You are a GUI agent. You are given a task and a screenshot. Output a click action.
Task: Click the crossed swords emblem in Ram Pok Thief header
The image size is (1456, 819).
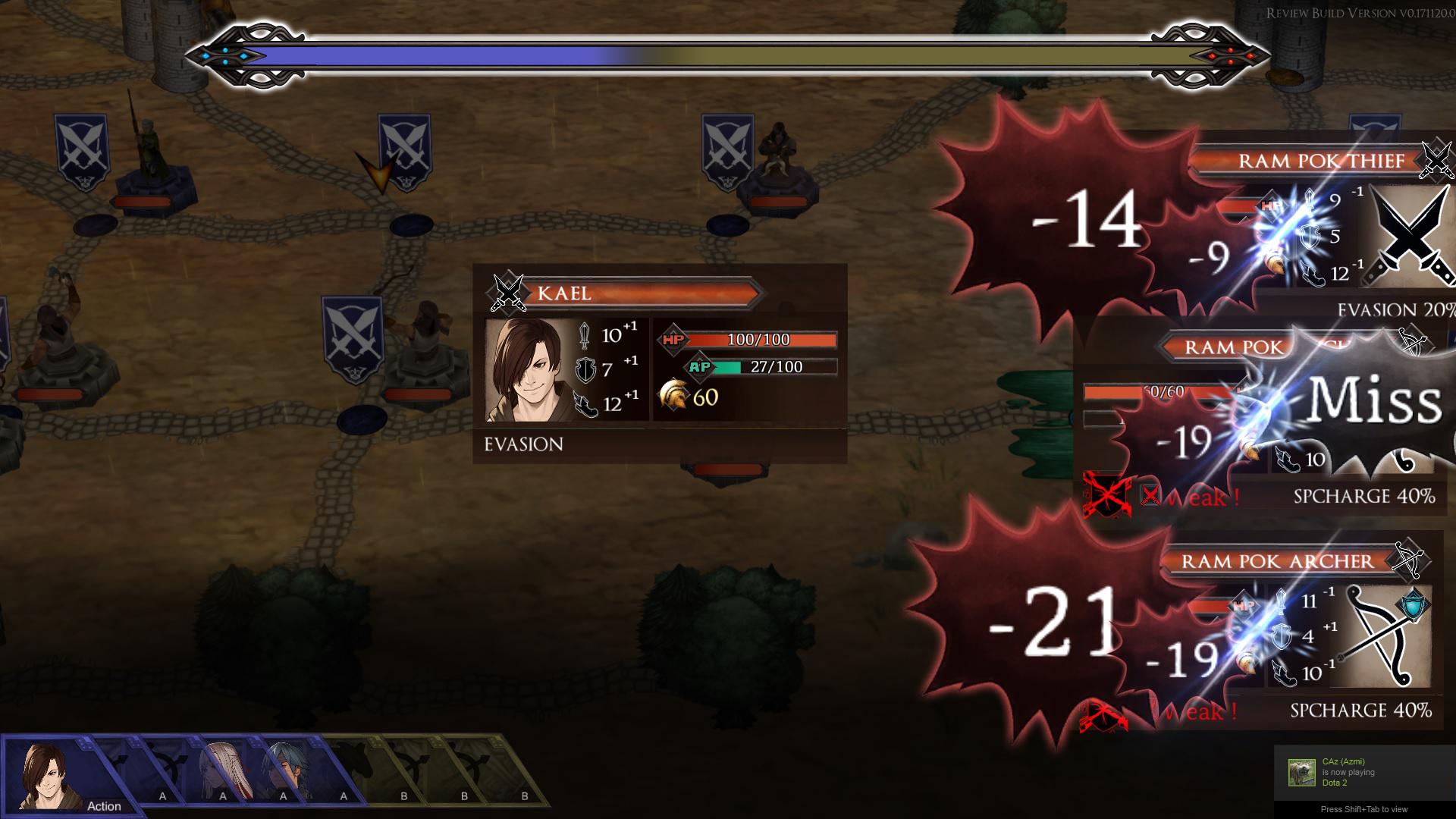[x=1436, y=161]
